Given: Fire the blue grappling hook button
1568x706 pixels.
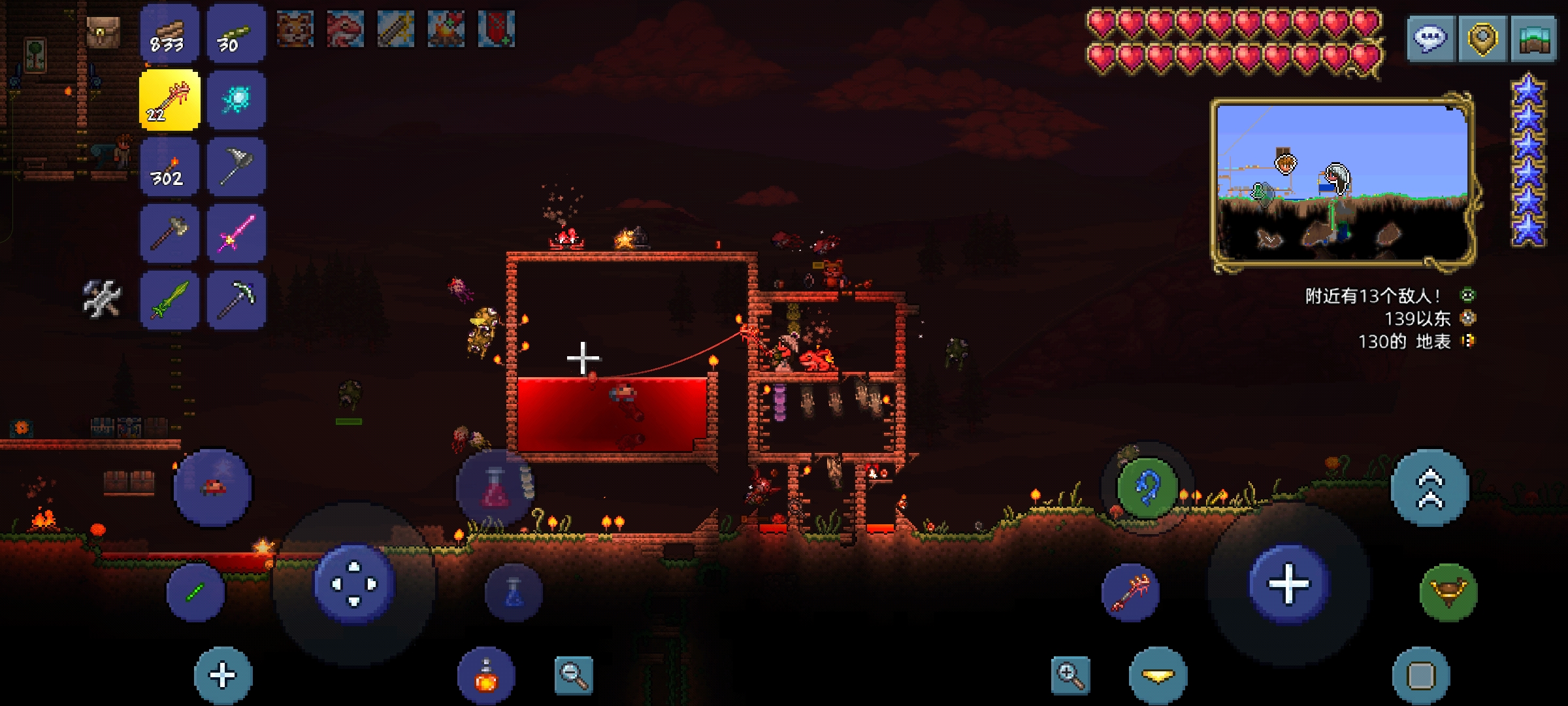Looking at the screenshot, I should pos(1147,488).
